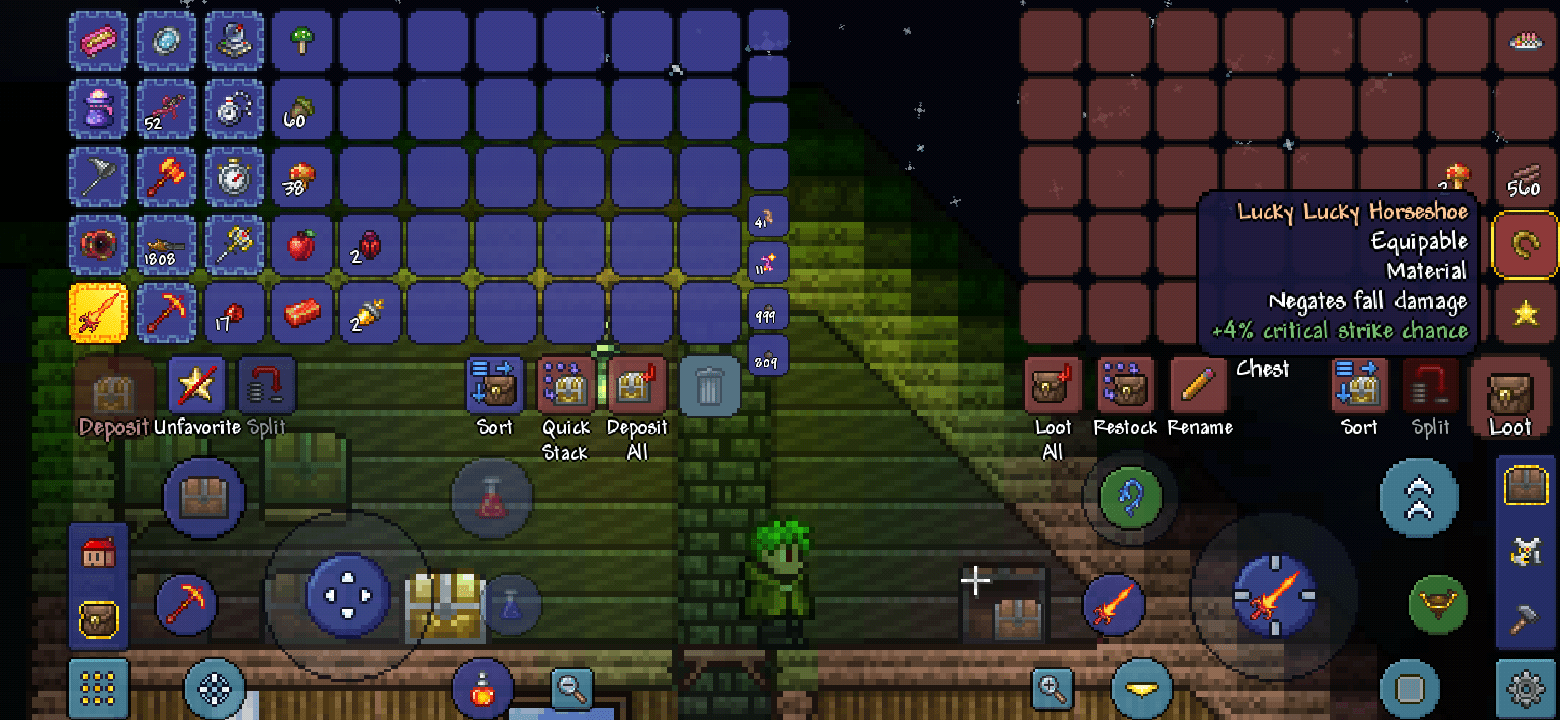The width and height of the screenshot is (1560, 720).
Task: Tap the double up-chevron jump button
Action: click(x=1419, y=497)
